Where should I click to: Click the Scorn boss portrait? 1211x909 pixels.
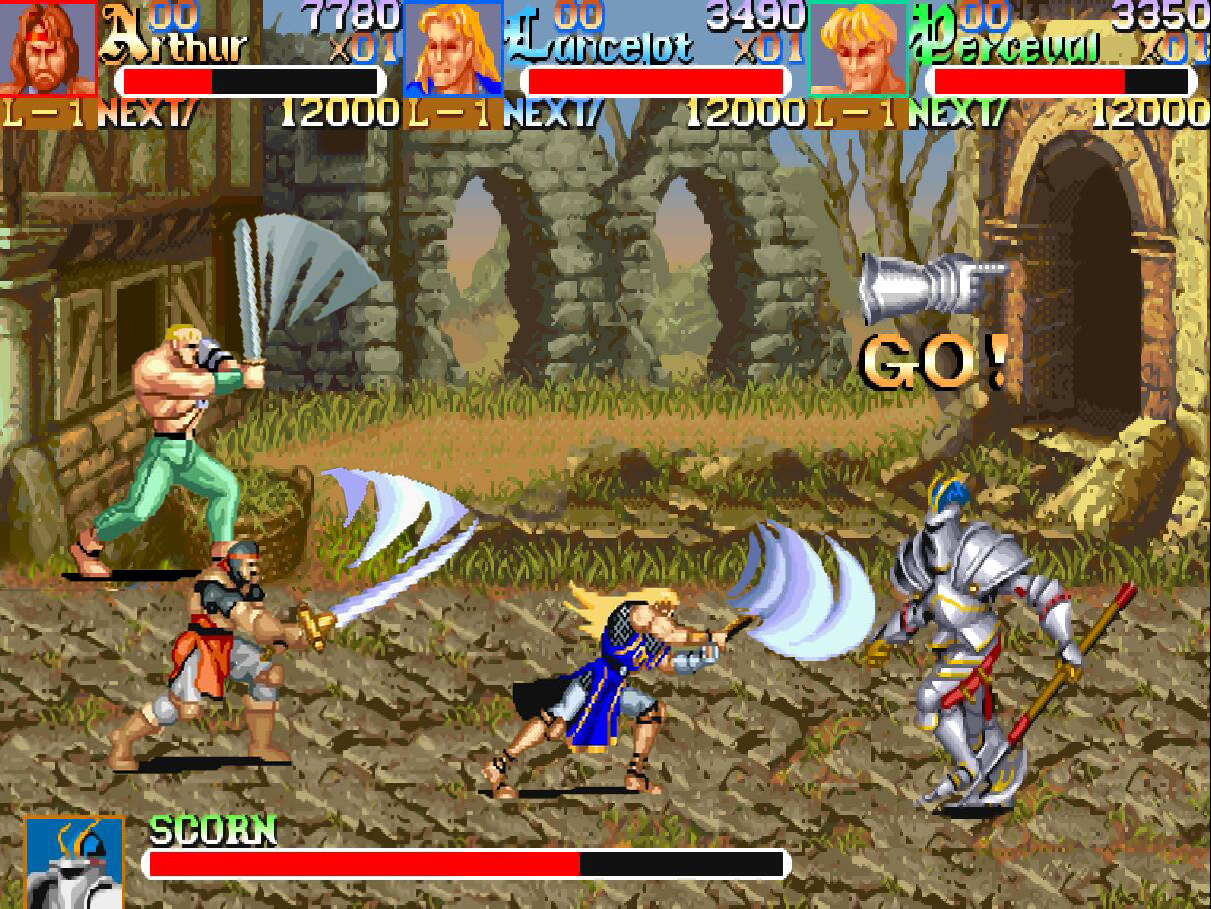pyautogui.click(x=74, y=862)
